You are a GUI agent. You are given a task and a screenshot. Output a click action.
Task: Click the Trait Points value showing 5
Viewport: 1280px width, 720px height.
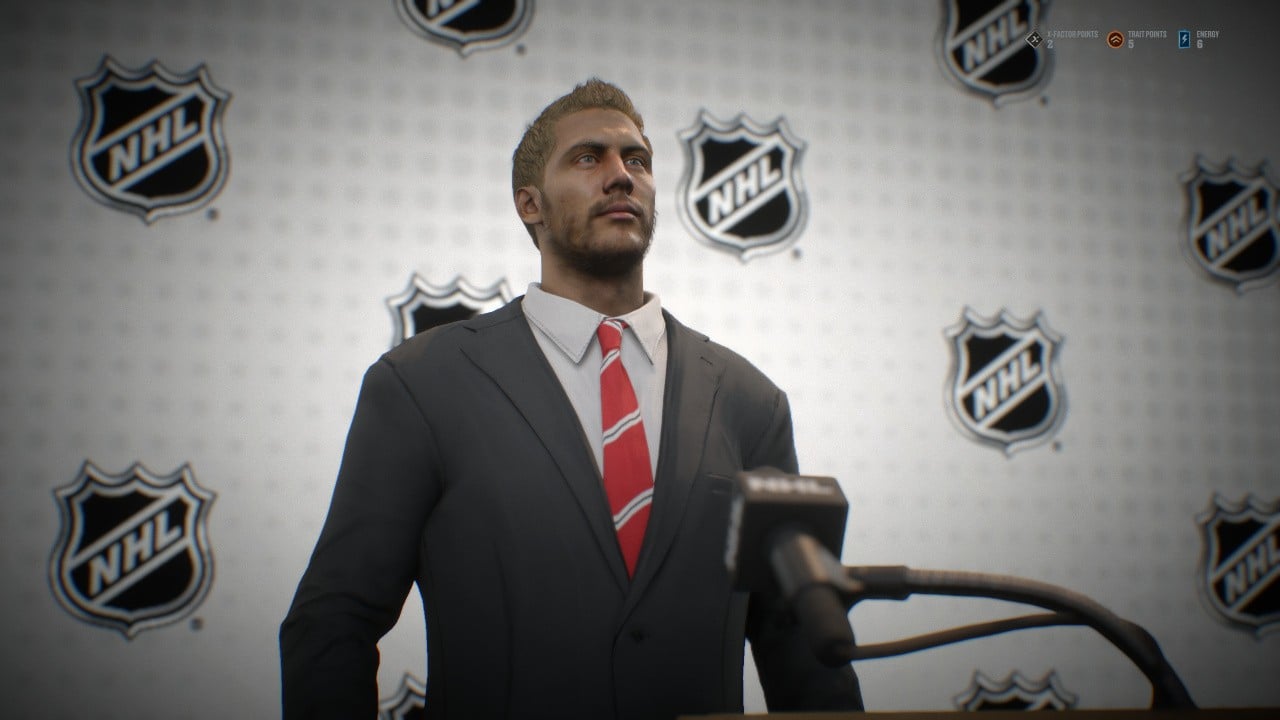tap(1129, 44)
